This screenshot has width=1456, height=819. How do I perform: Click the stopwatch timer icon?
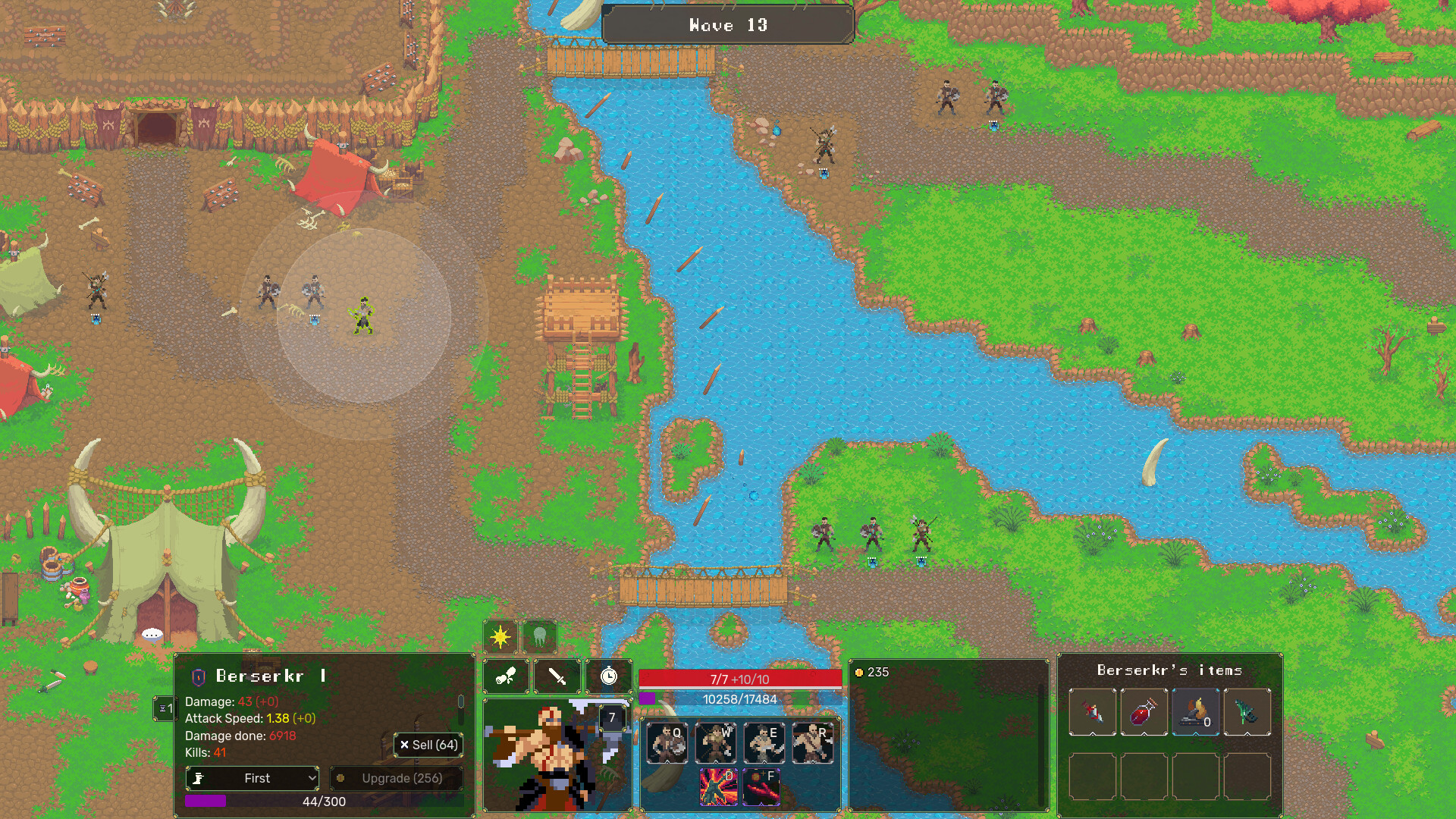click(x=607, y=676)
